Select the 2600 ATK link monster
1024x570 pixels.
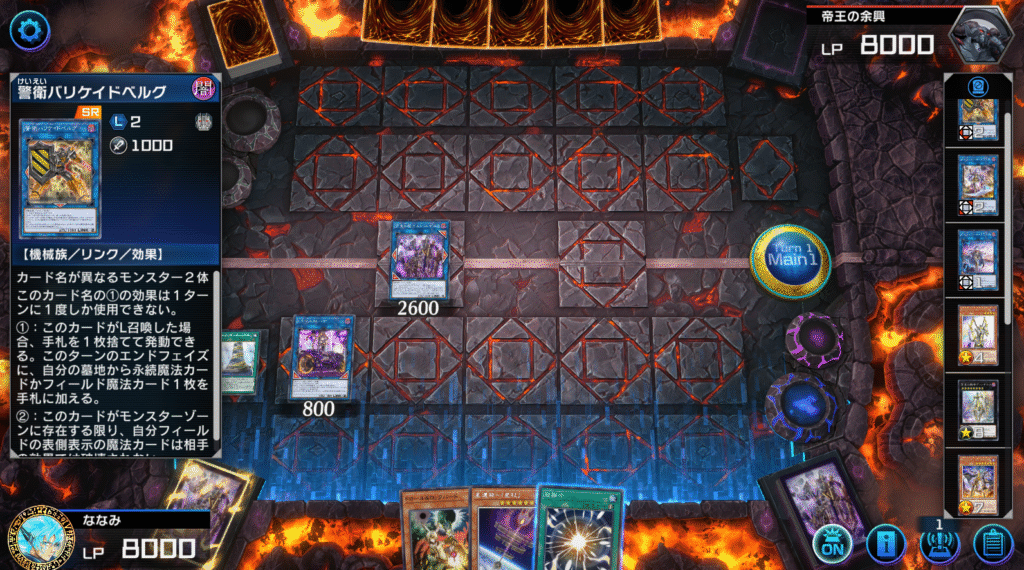pos(419,259)
